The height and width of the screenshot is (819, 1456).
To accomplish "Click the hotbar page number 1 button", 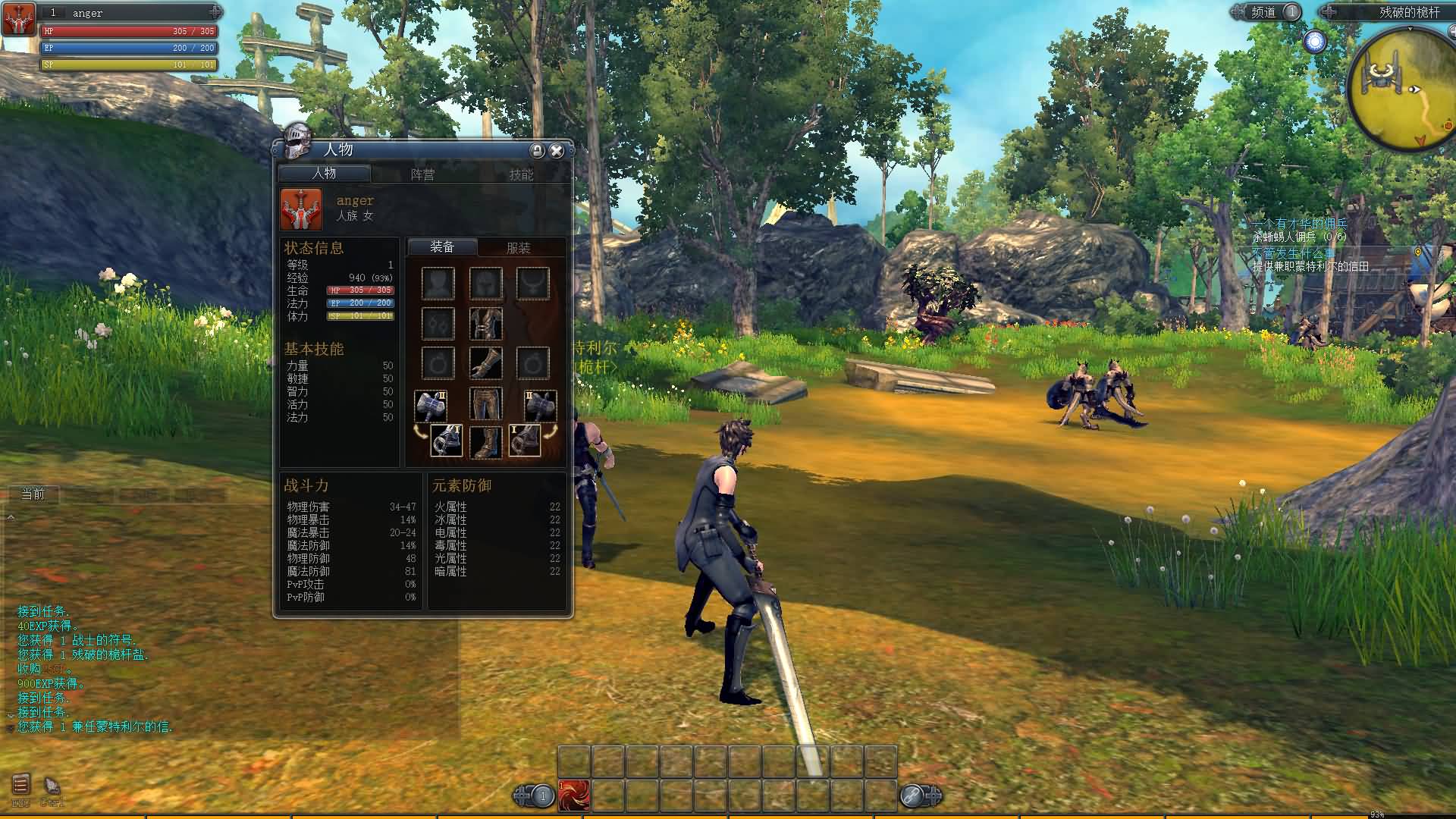I will pyautogui.click(x=542, y=795).
